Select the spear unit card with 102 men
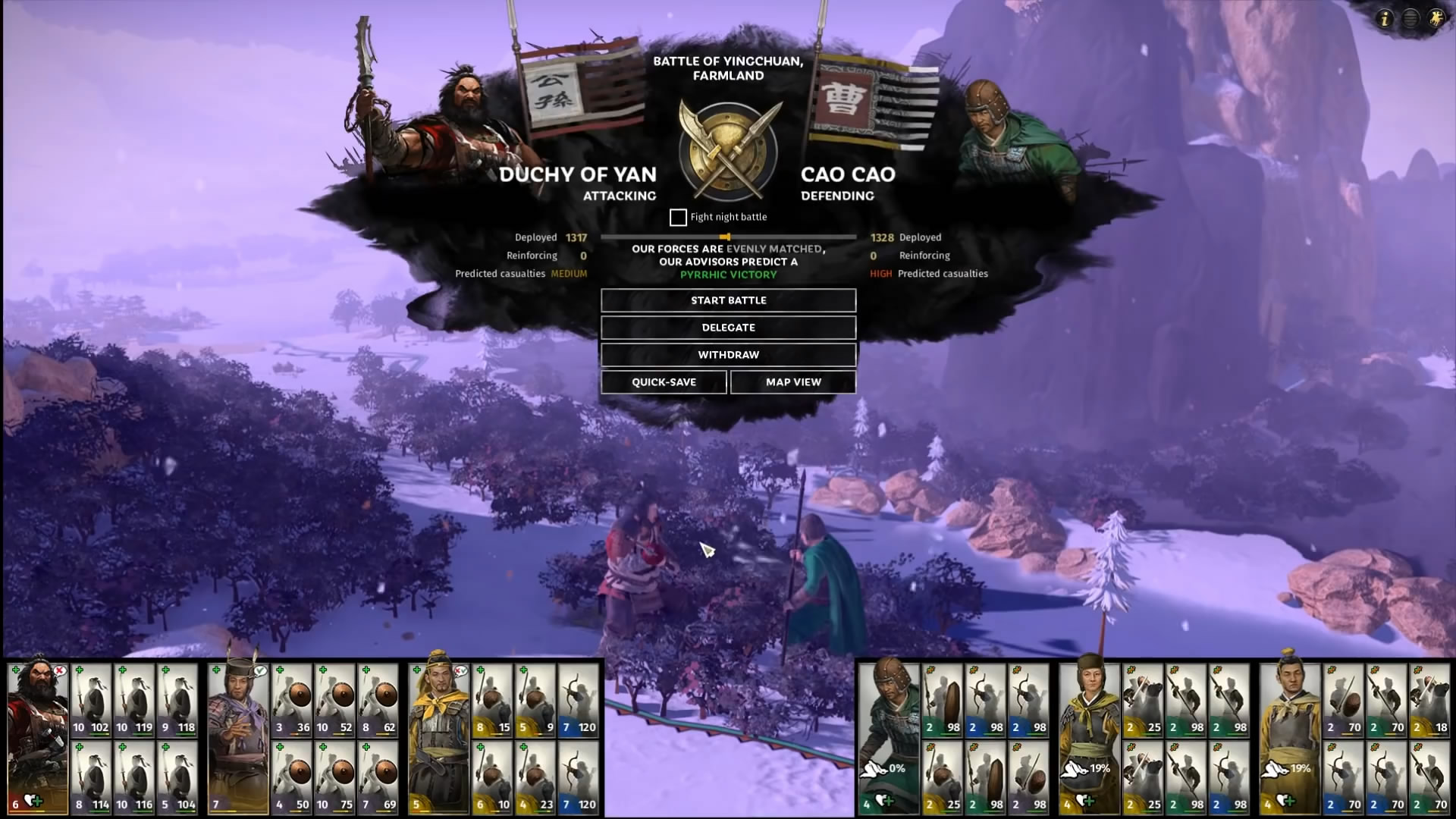Image resolution: width=1456 pixels, height=819 pixels. click(91, 699)
